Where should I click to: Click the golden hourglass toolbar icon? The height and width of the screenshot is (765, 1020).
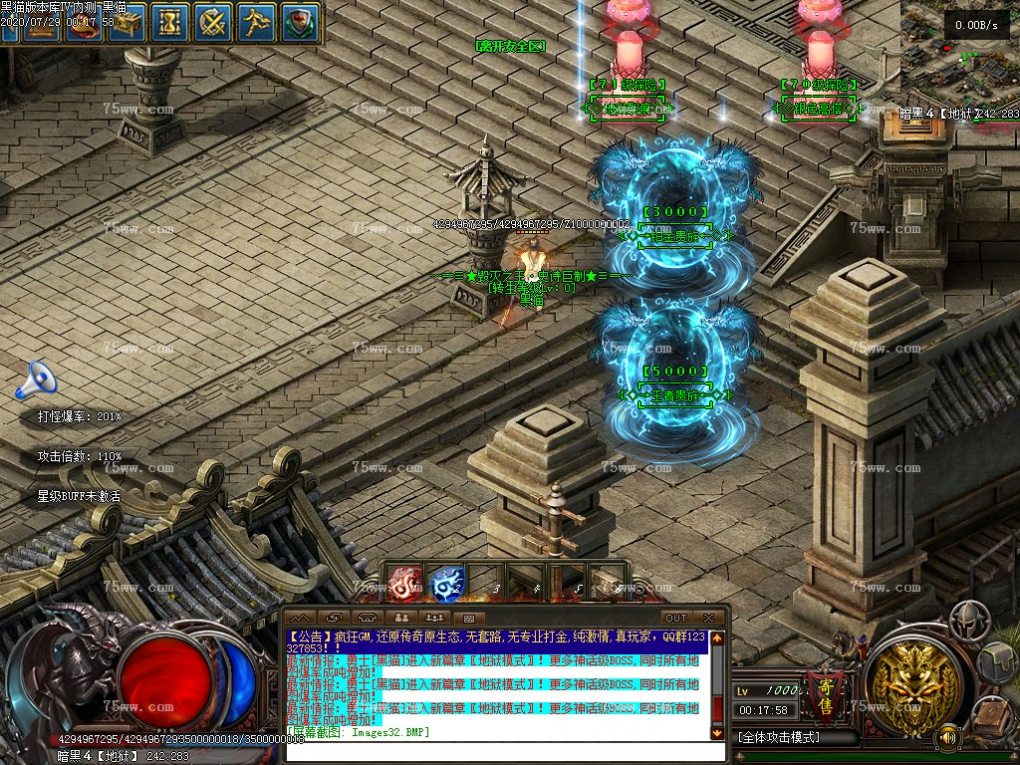point(170,22)
